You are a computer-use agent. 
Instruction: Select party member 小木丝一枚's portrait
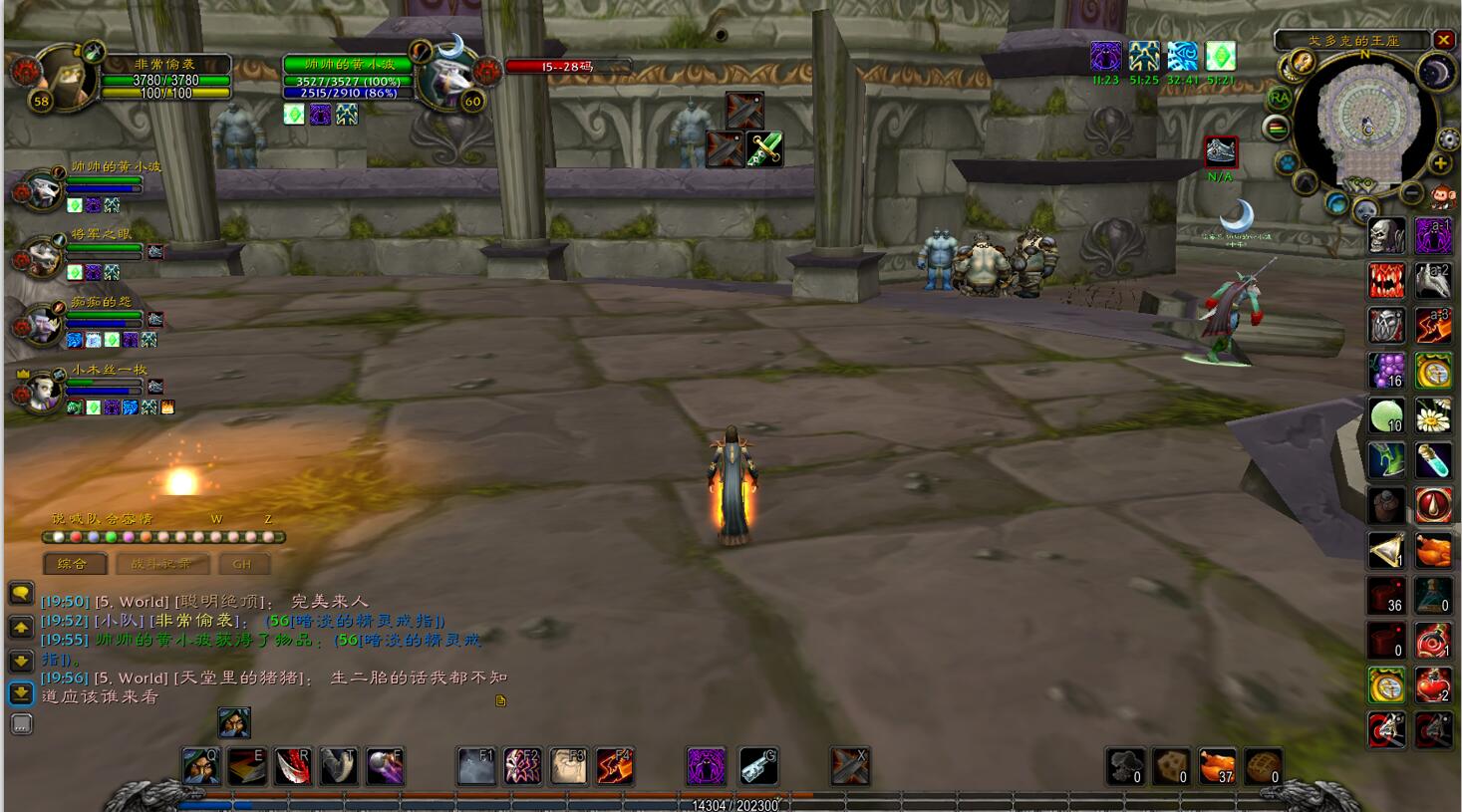point(40,391)
